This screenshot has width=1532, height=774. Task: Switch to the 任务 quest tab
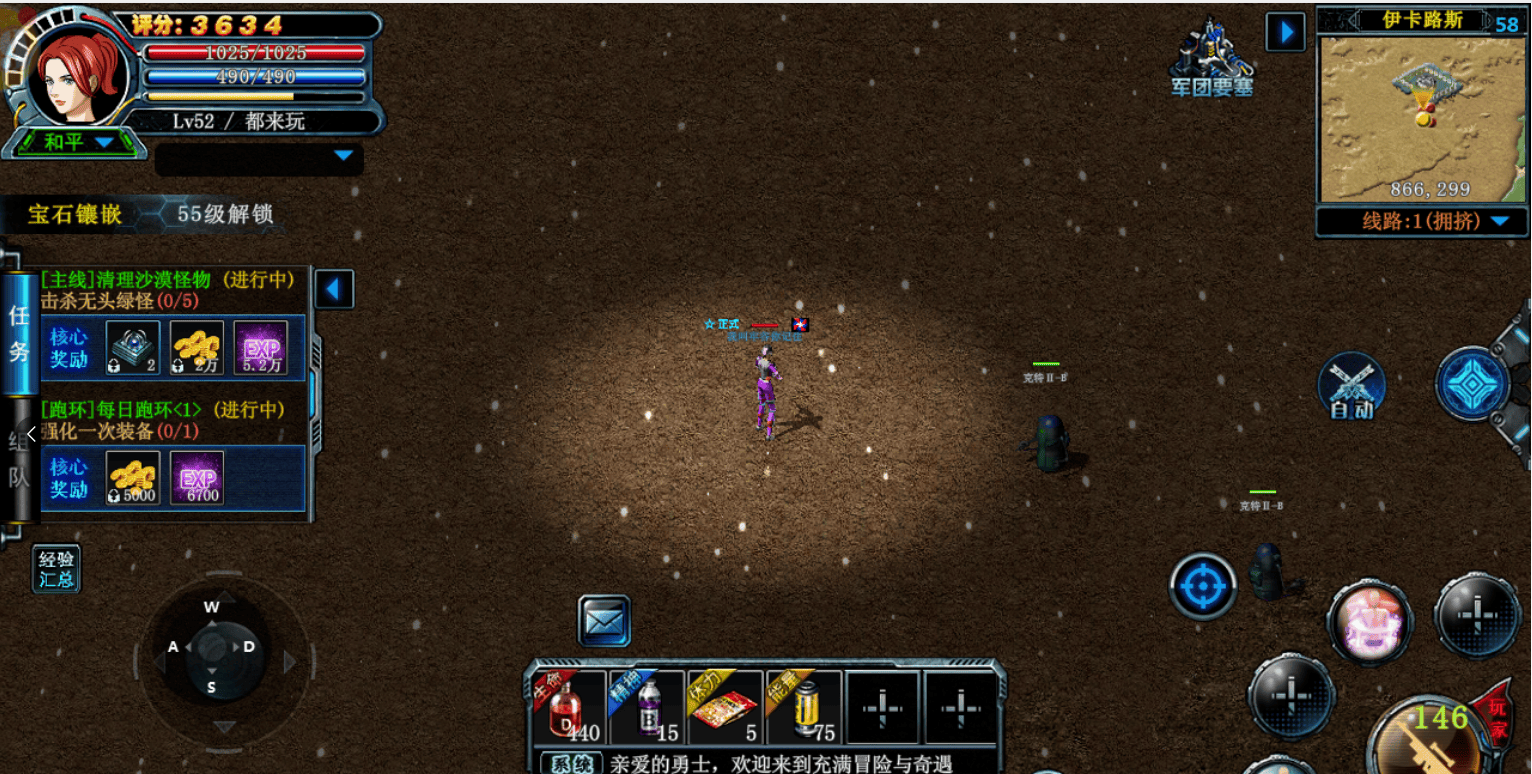tap(19, 333)
